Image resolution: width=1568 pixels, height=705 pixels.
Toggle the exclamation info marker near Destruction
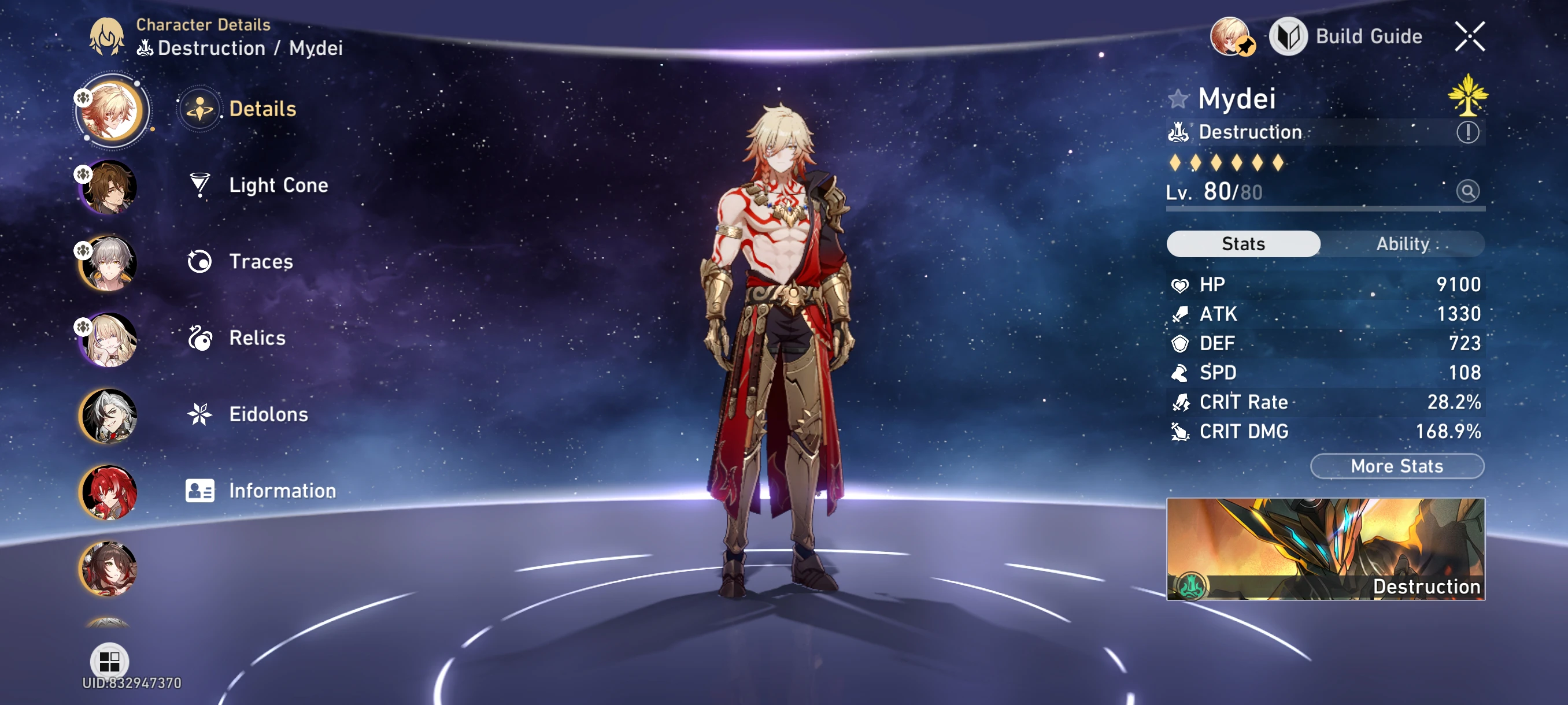point(1469,131)
